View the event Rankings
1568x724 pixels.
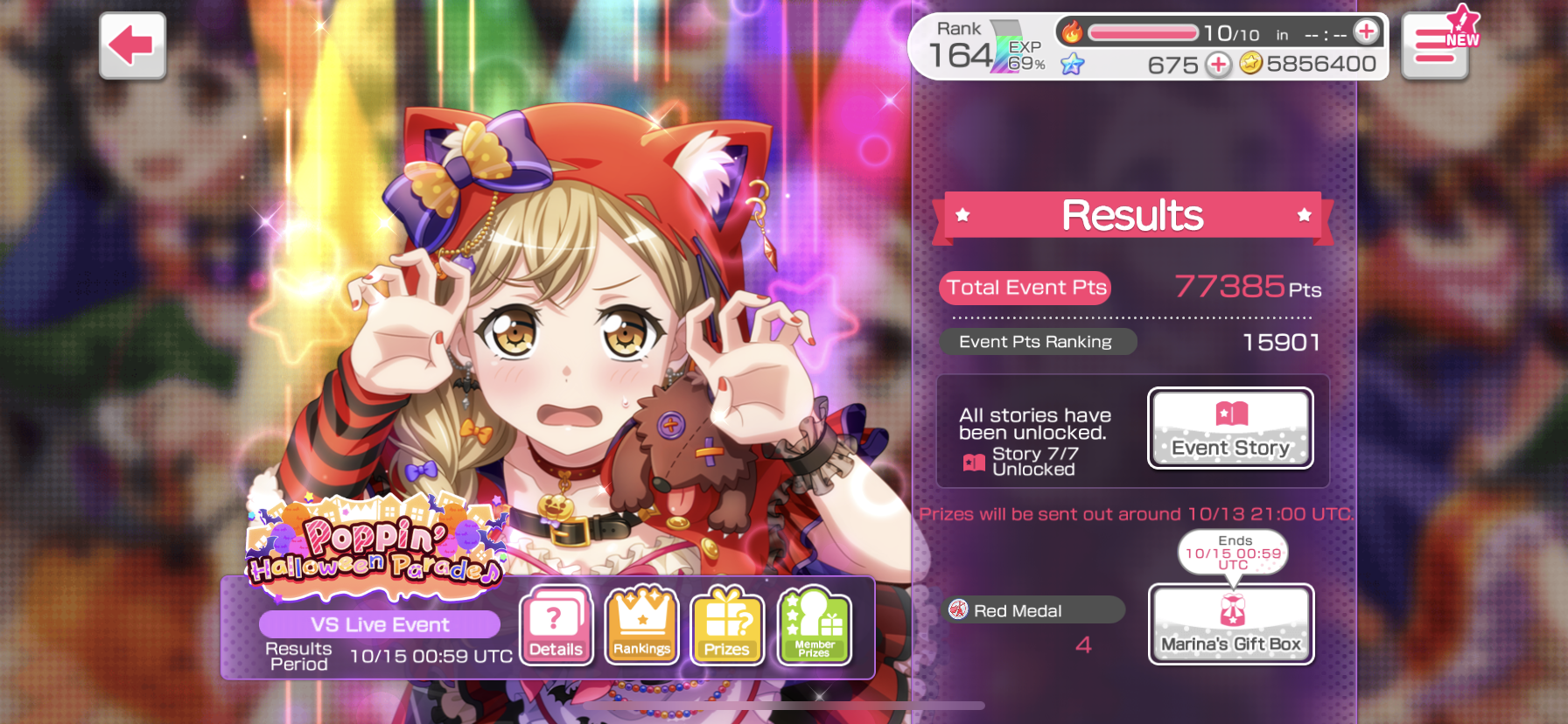tap(641, 625)
